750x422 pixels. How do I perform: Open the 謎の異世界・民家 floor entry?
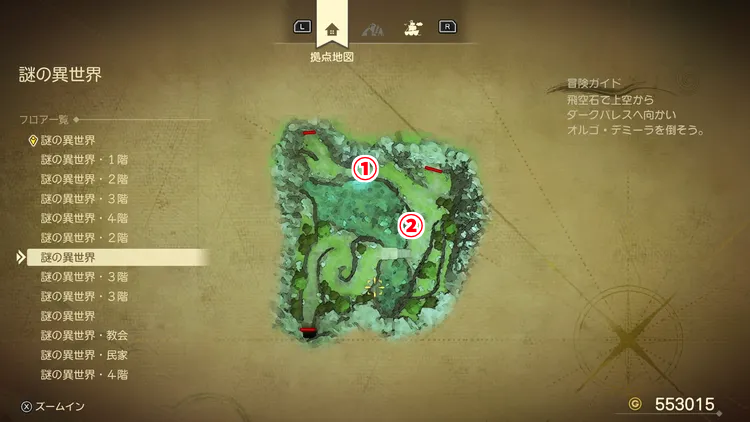pyautogui.click(x=84, y=355)
